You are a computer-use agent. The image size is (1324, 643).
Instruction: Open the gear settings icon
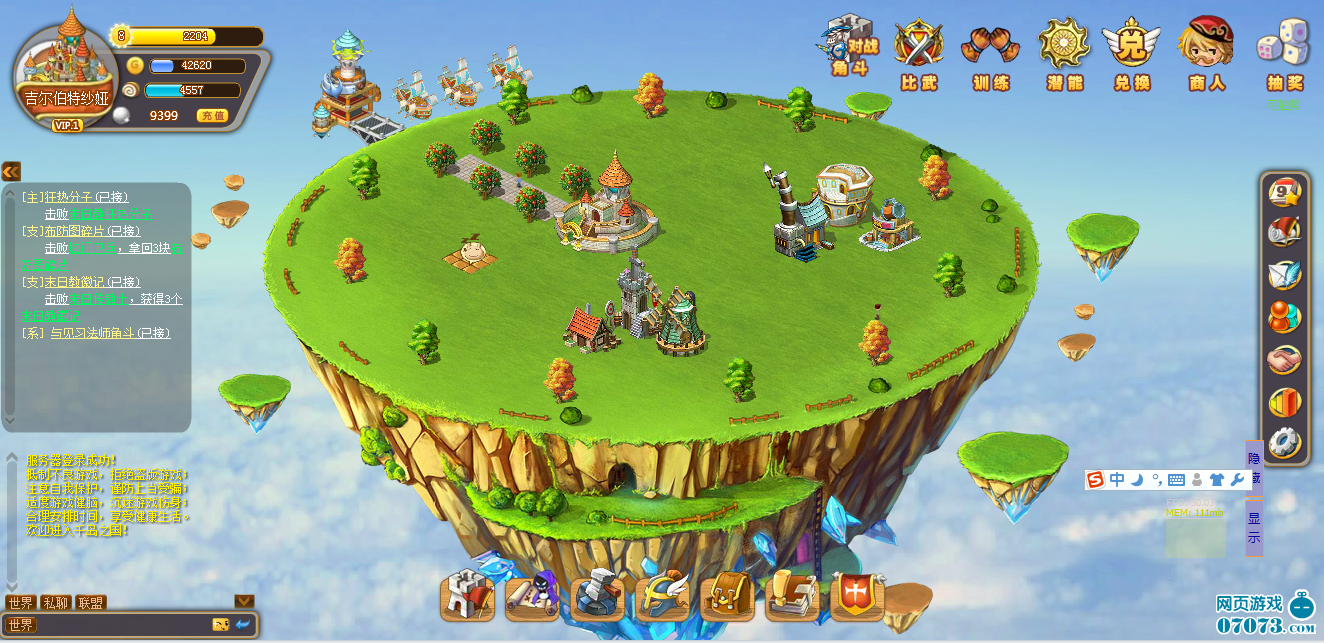1284,441
